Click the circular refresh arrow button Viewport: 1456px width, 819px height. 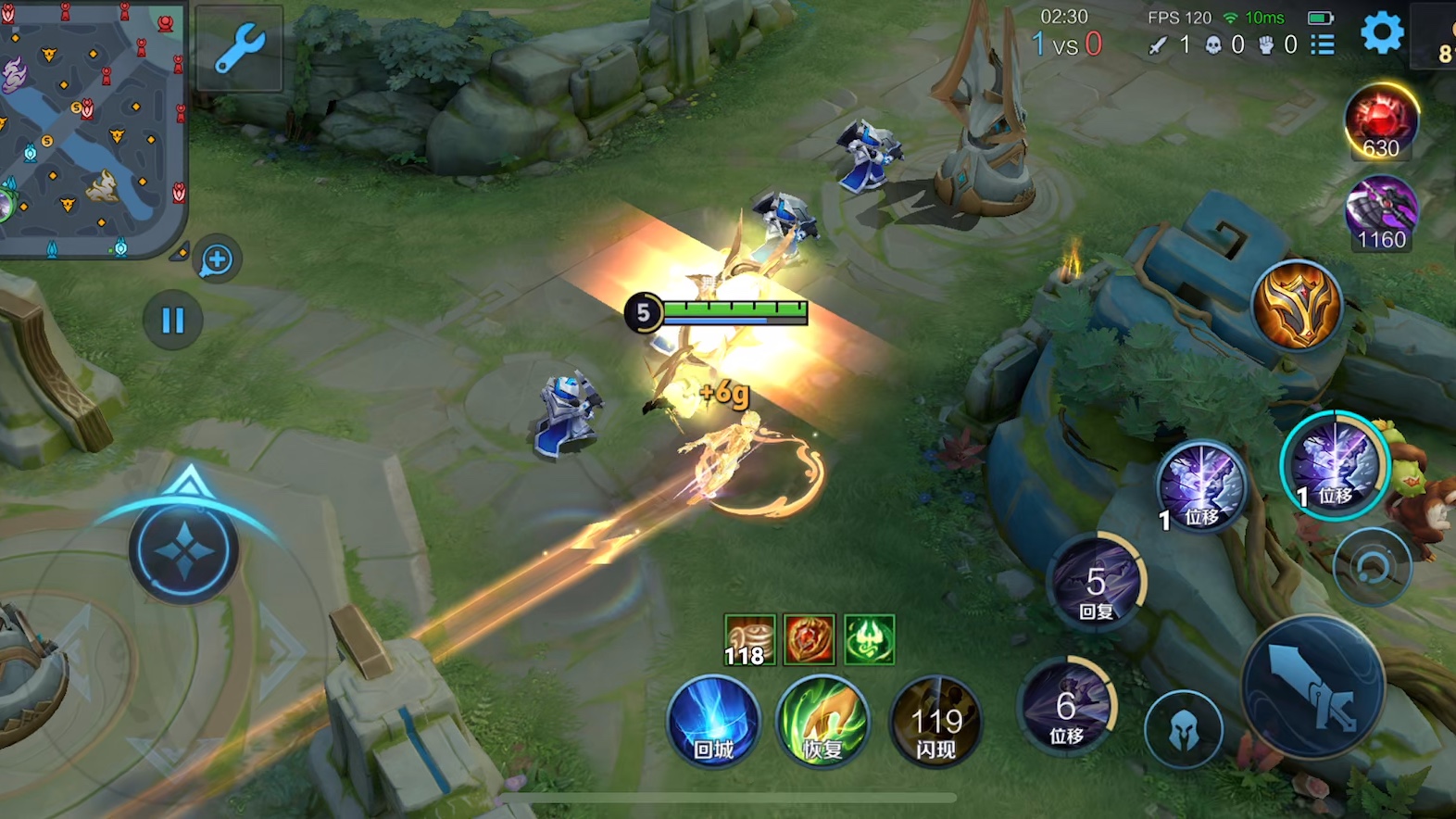pos(1372,567)
